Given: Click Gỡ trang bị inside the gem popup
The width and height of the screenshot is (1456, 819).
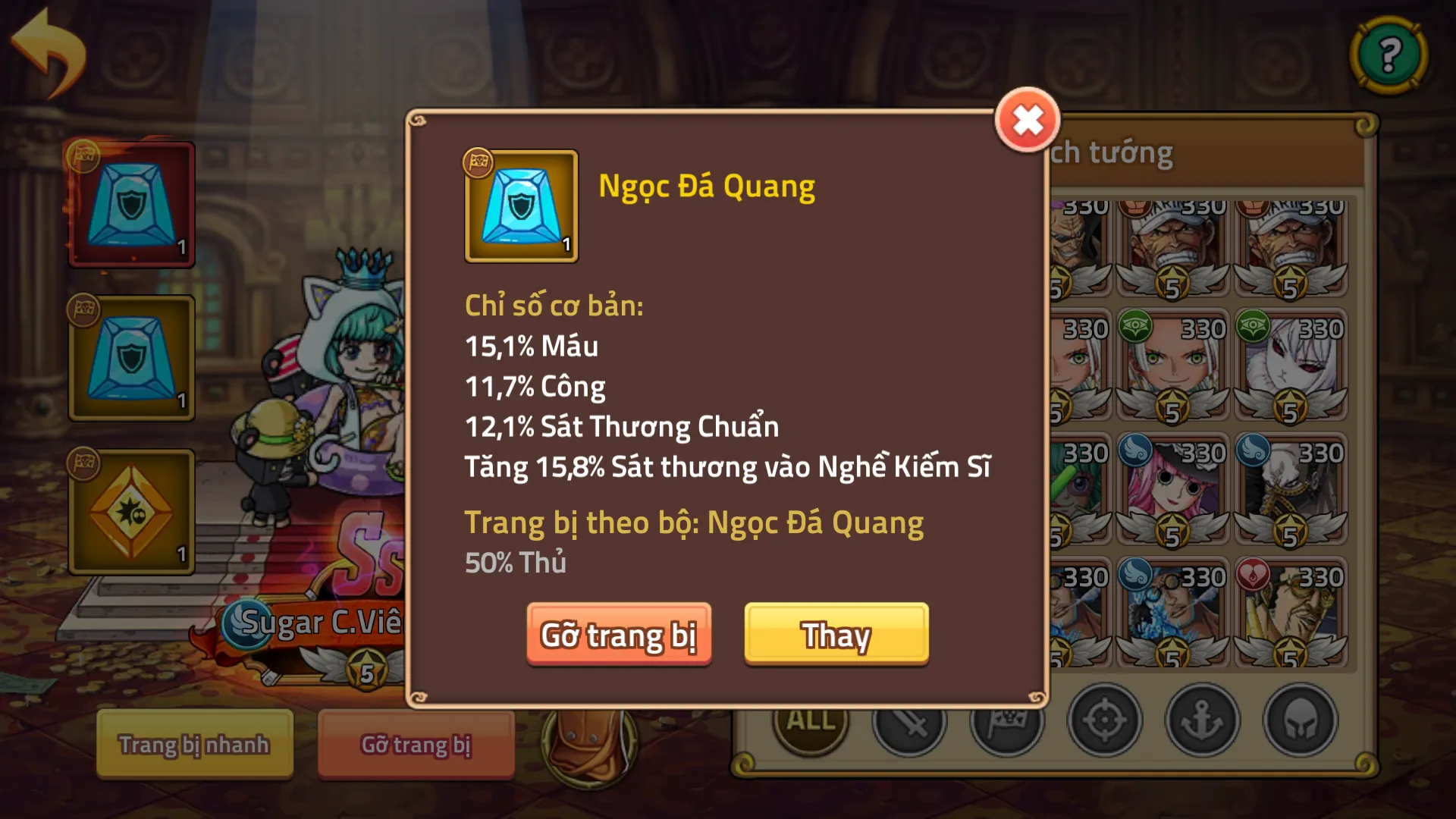Looking at the screenshot, I should [619, 634].
